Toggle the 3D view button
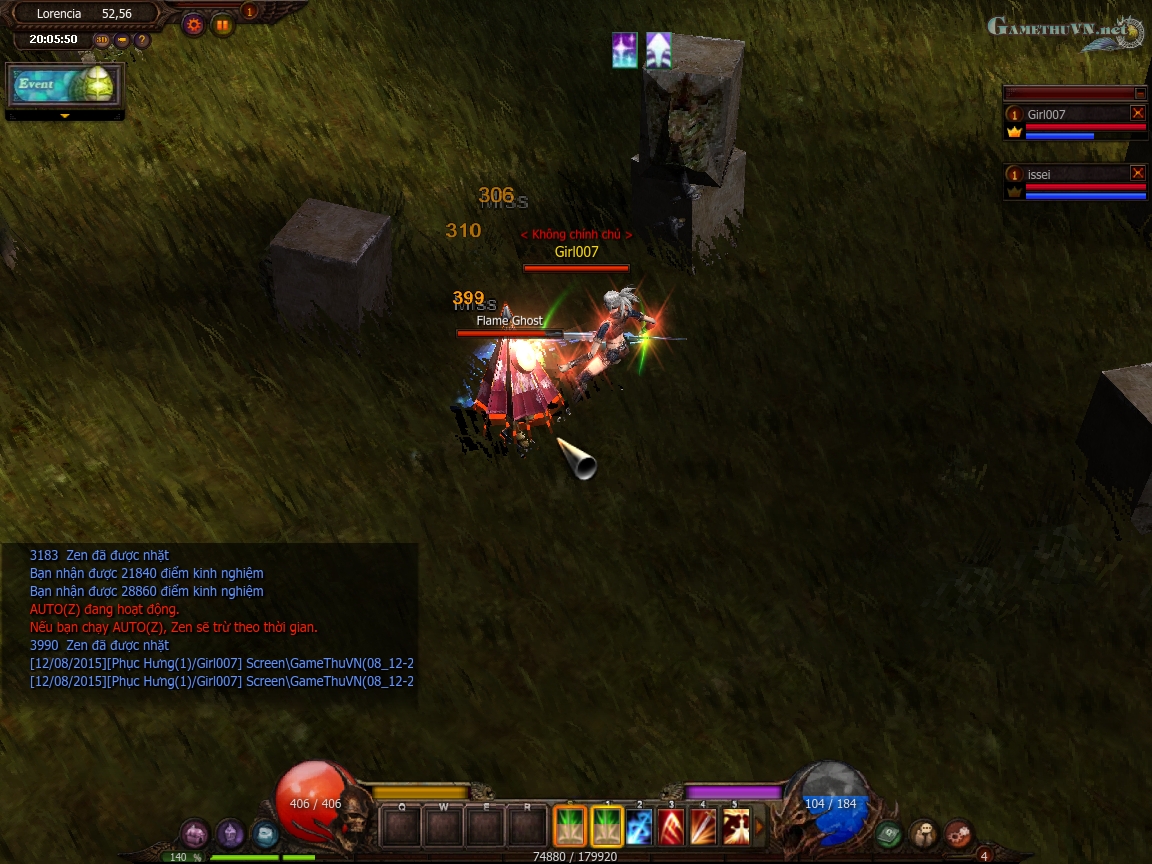Screen dimensions: 1152x864 [102, 40]
